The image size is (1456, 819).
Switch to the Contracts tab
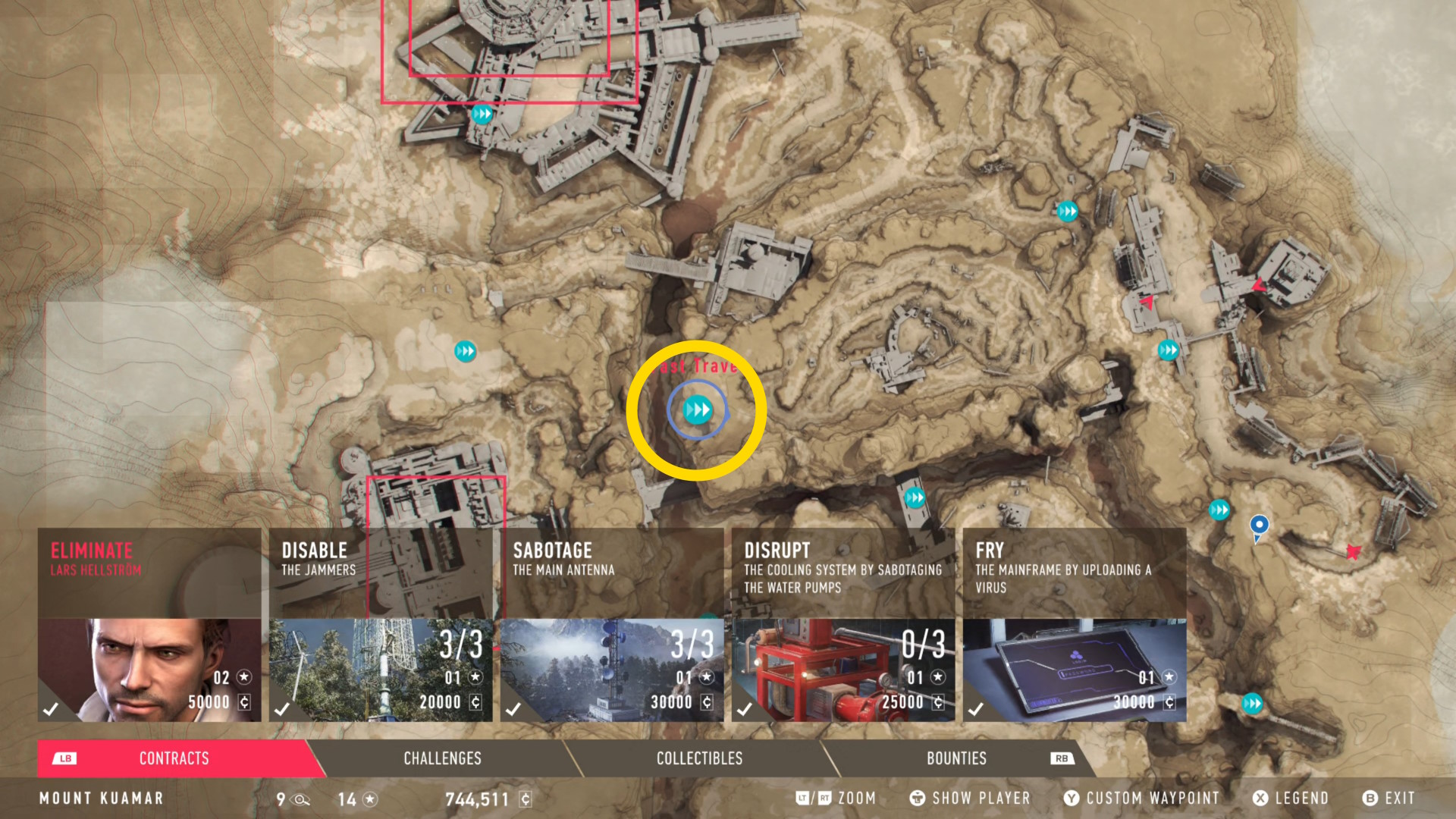(x=174, y=758)
